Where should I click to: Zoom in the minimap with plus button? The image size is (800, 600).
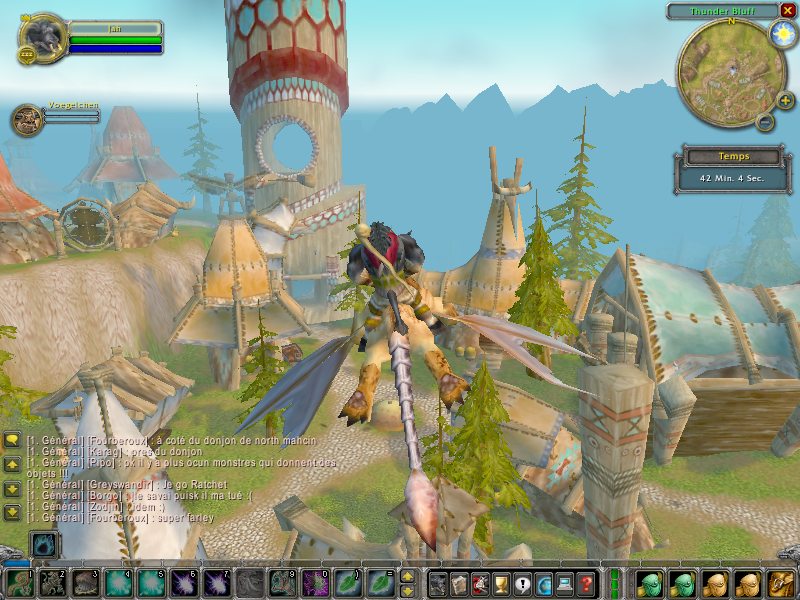[x=785, y=100]
